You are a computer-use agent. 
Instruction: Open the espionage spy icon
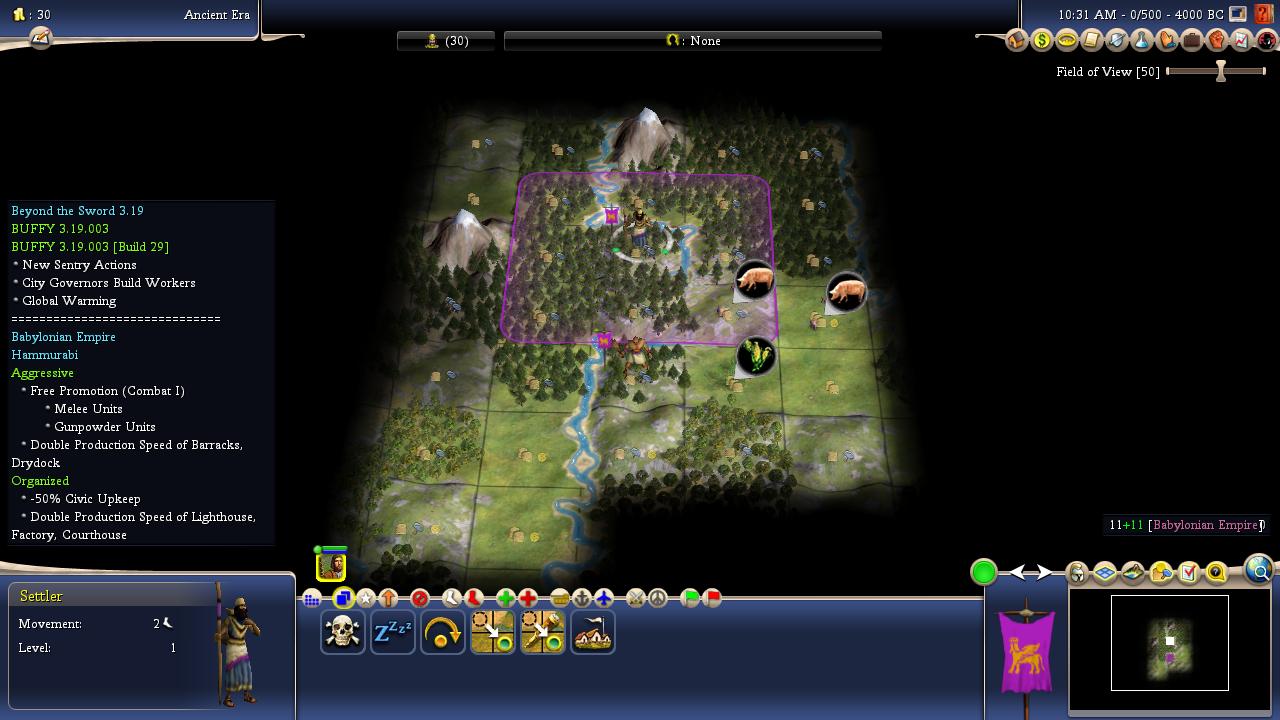click(x=1266, y=41)
